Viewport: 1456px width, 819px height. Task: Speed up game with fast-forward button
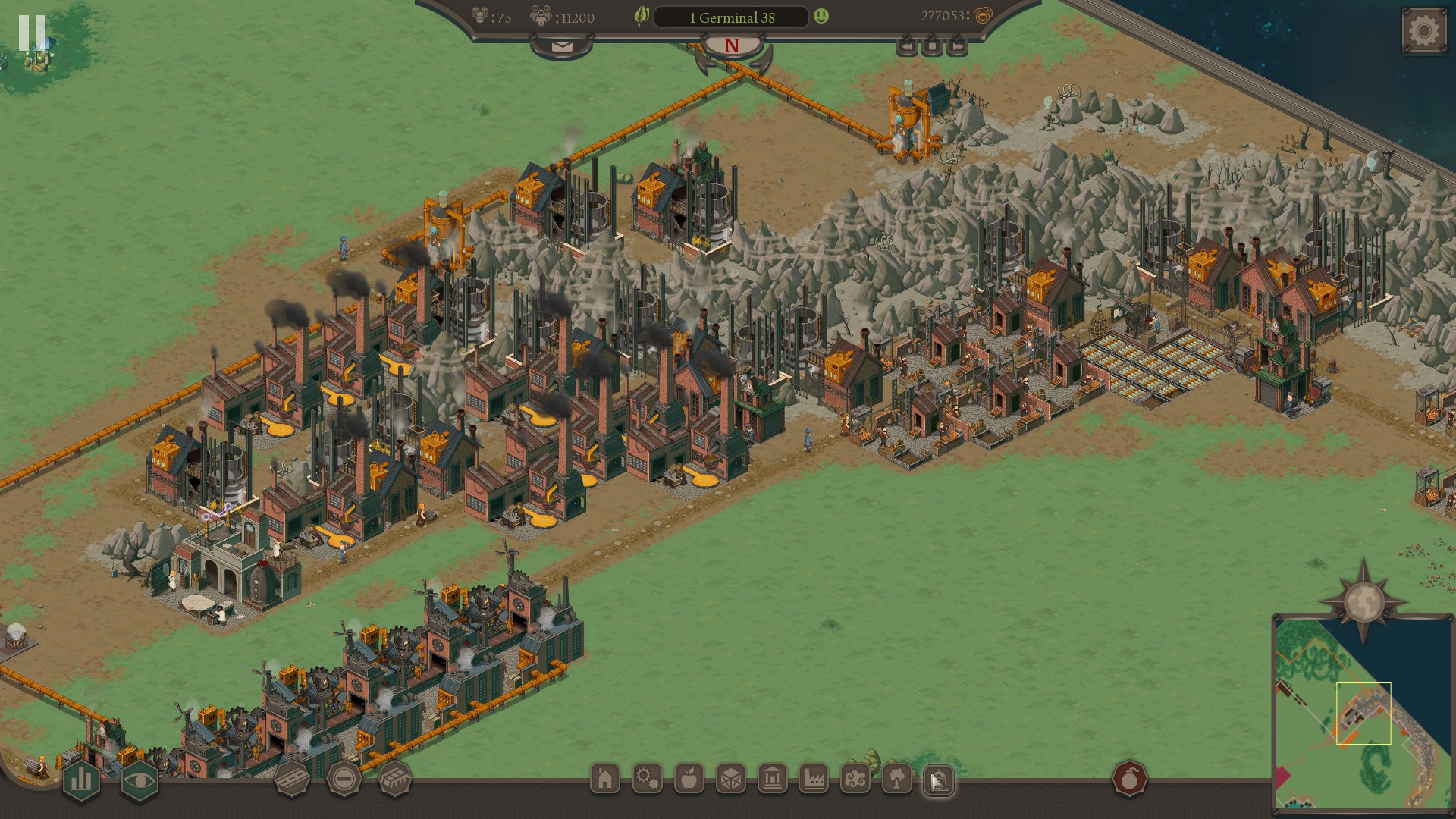pyautogui.click(x=958, y=47)
